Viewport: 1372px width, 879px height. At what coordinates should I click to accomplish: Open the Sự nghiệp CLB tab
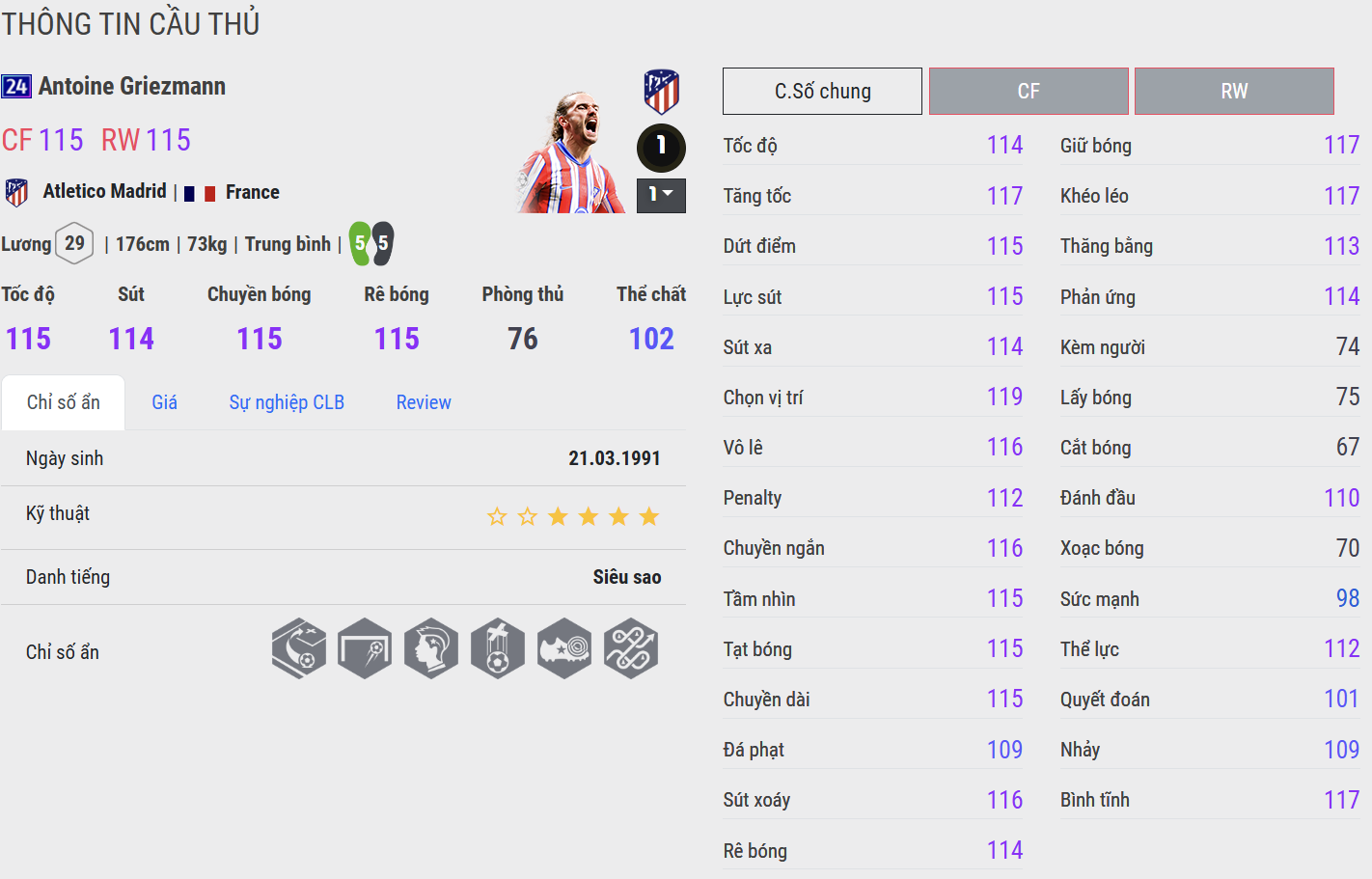pos(287,402)
